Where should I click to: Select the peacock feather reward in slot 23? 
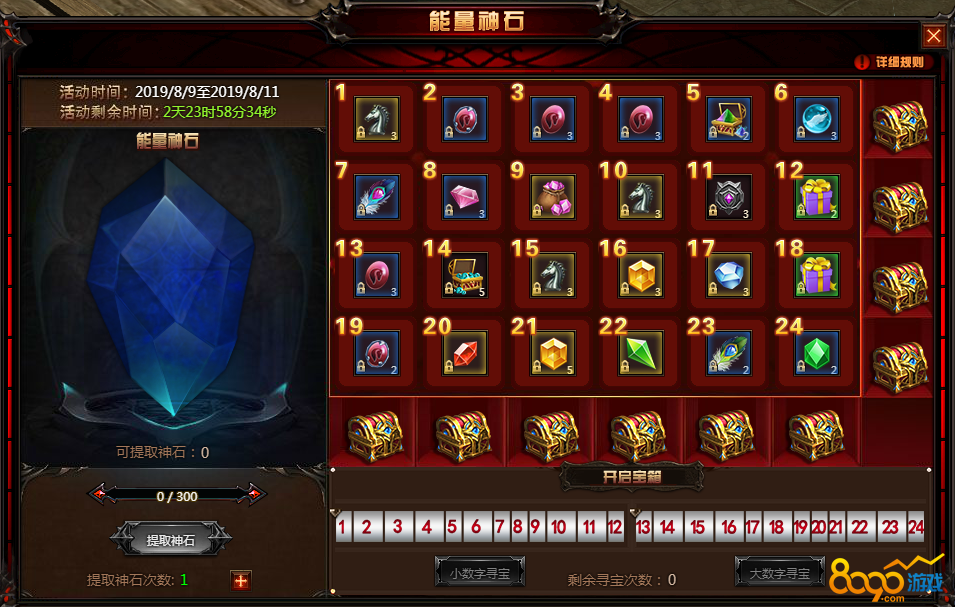(x=729, y=353)
